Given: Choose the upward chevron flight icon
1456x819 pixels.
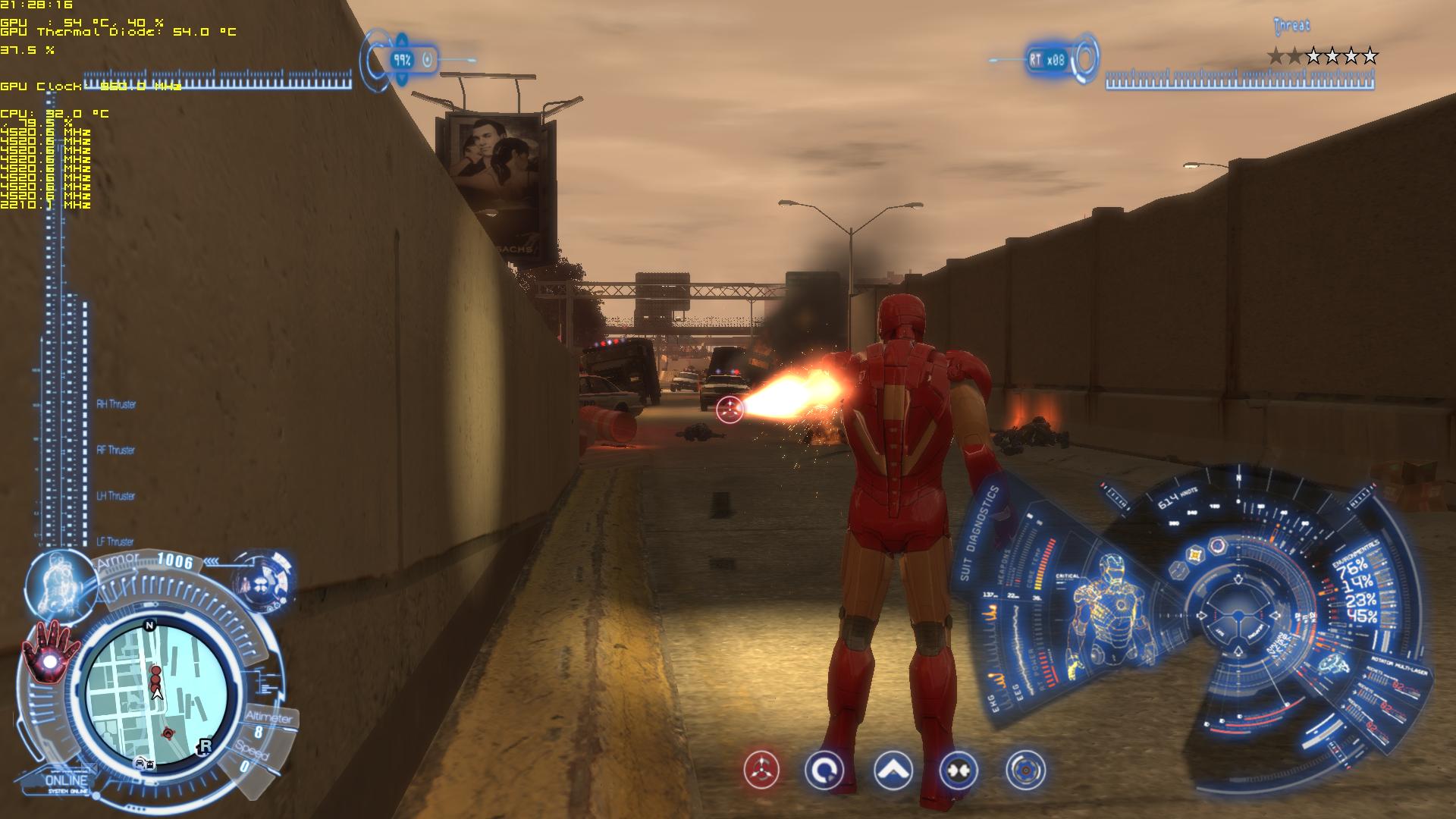Looking at the screenshot, I should coord(893,770).
